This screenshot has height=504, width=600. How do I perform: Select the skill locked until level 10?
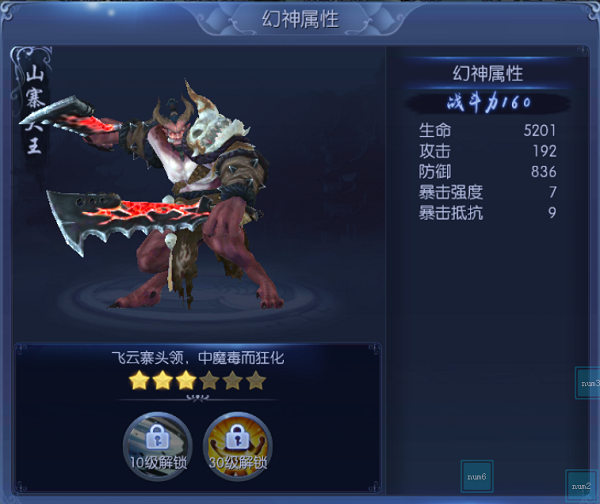pos(157,438)
